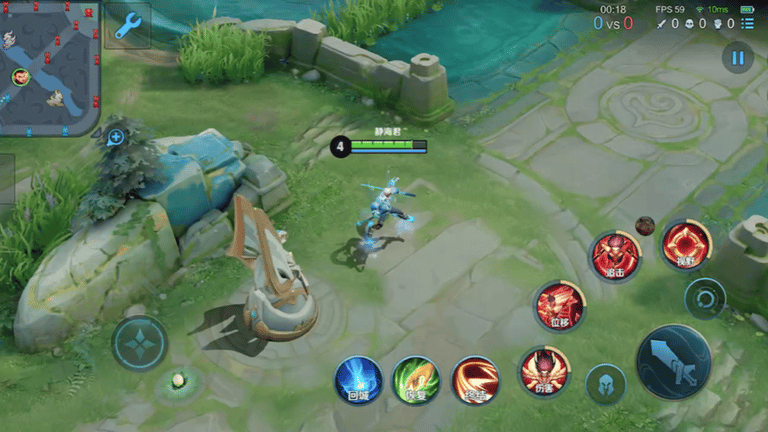Viewport: 768px width, 432px height.
Task: Use the green 恢复 heal skill
Action: 416,380
